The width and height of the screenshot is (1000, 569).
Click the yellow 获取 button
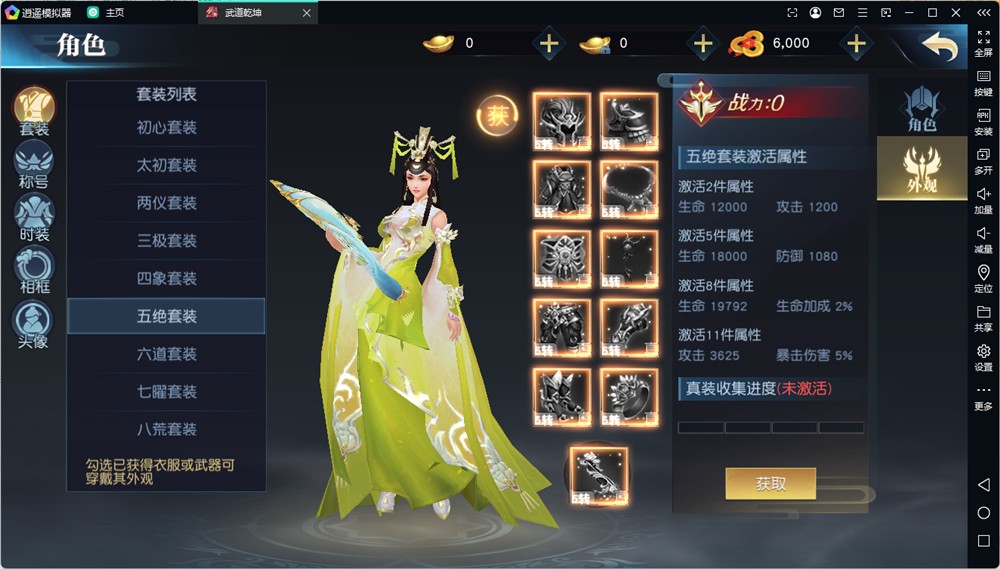click(770, 484)
